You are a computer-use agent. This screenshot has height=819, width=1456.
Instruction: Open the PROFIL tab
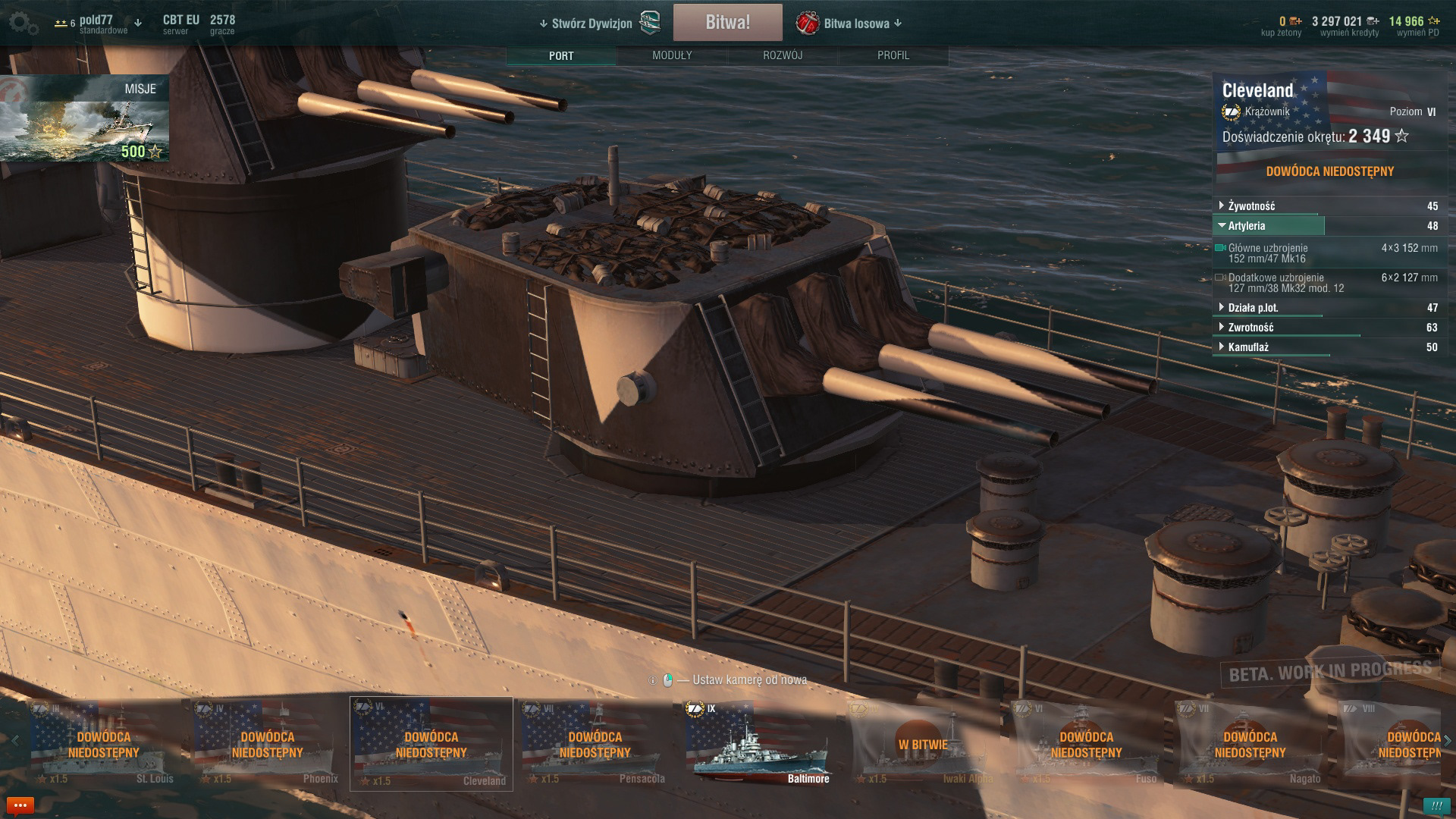893,55
